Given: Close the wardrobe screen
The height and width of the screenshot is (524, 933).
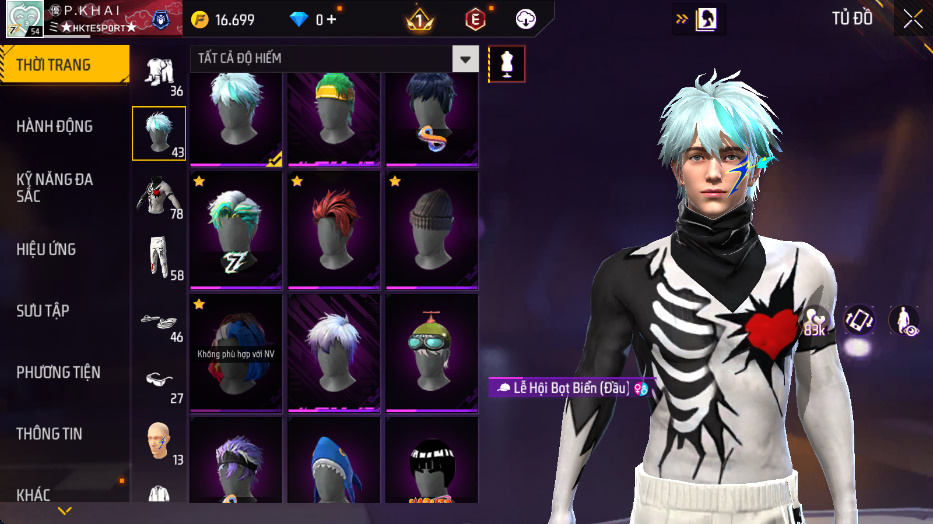Looking at the screenshot, I should click(912, 19).
